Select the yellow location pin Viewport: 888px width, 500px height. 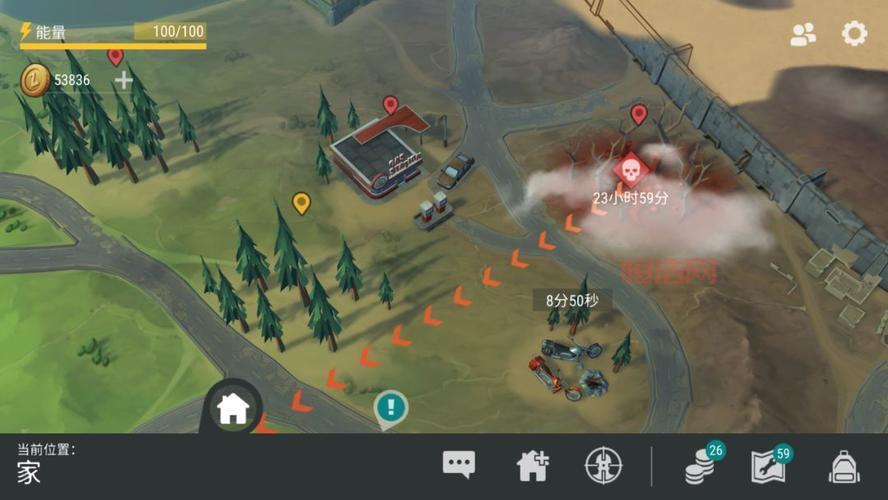point(301,203)
